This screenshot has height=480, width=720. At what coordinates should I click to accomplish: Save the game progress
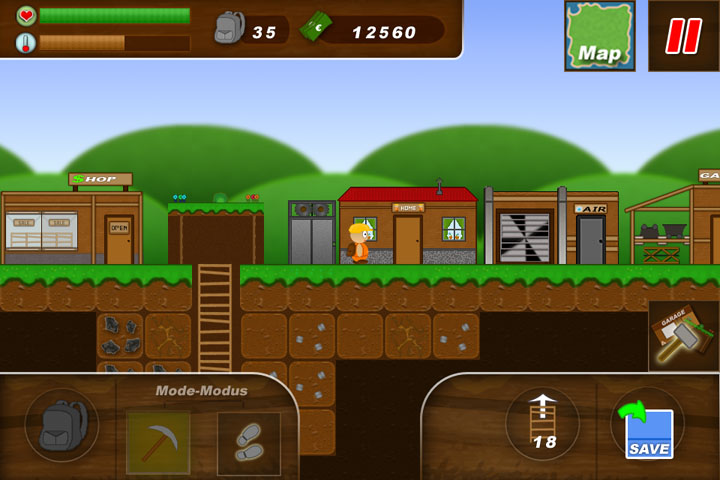[x=648, y=427]
